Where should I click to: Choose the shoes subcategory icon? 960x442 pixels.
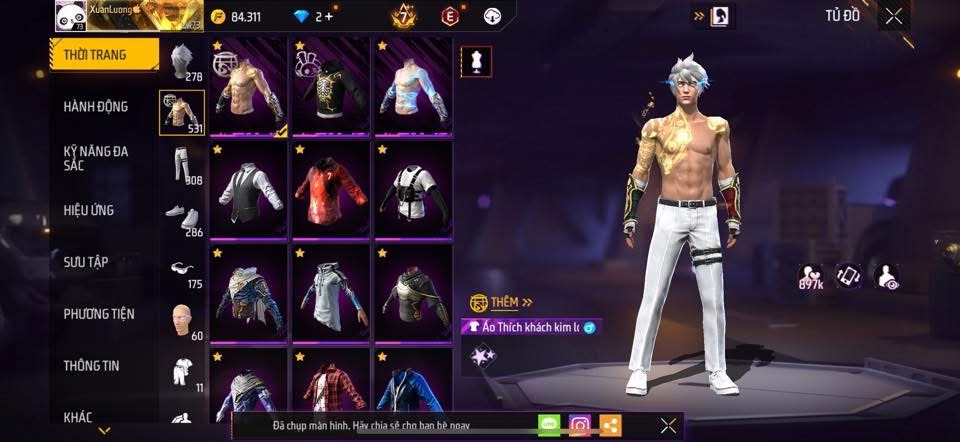coord(181,216)
